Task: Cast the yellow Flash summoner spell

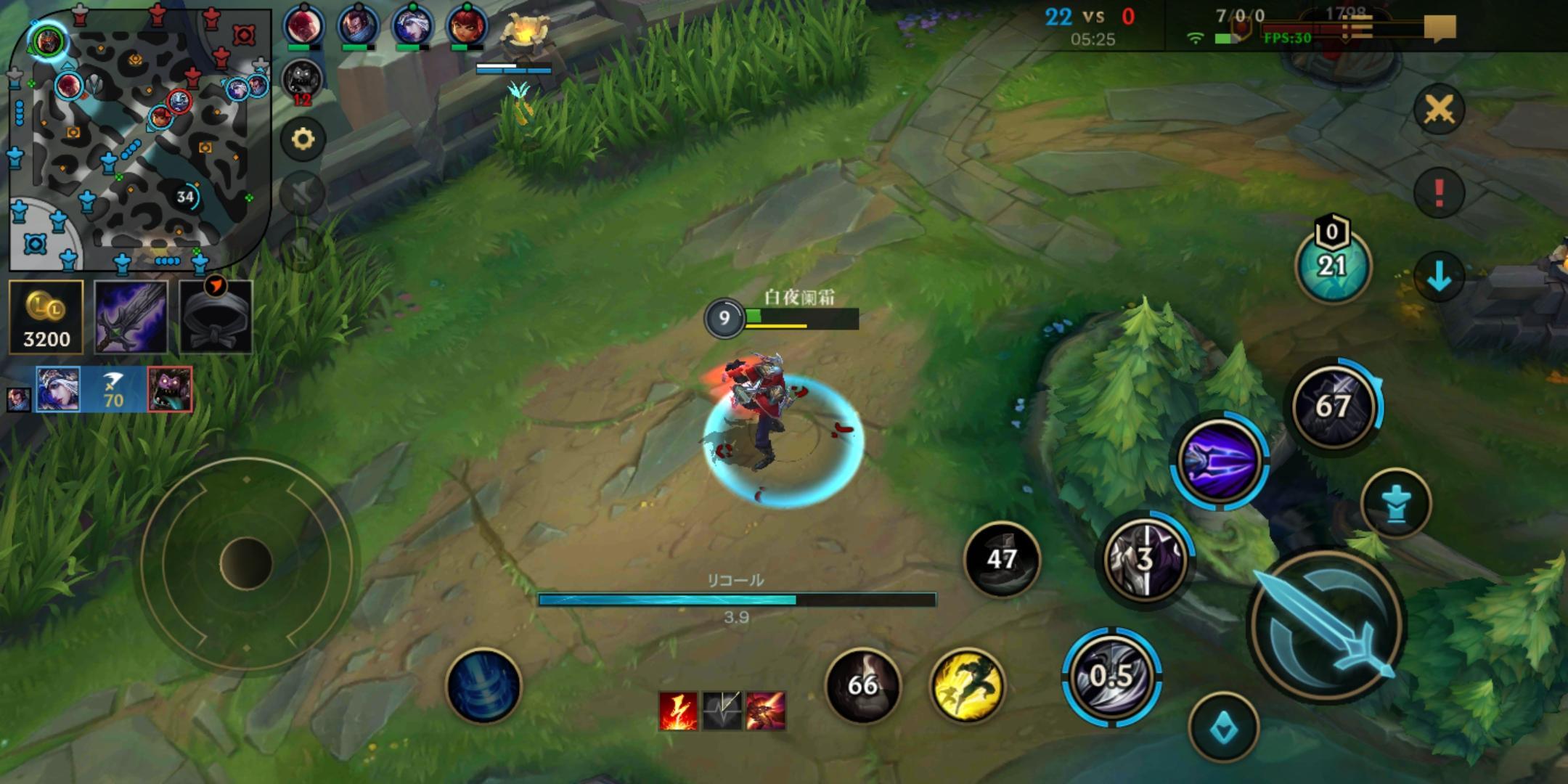Action: pyautogui.click(x=967, y=686)
